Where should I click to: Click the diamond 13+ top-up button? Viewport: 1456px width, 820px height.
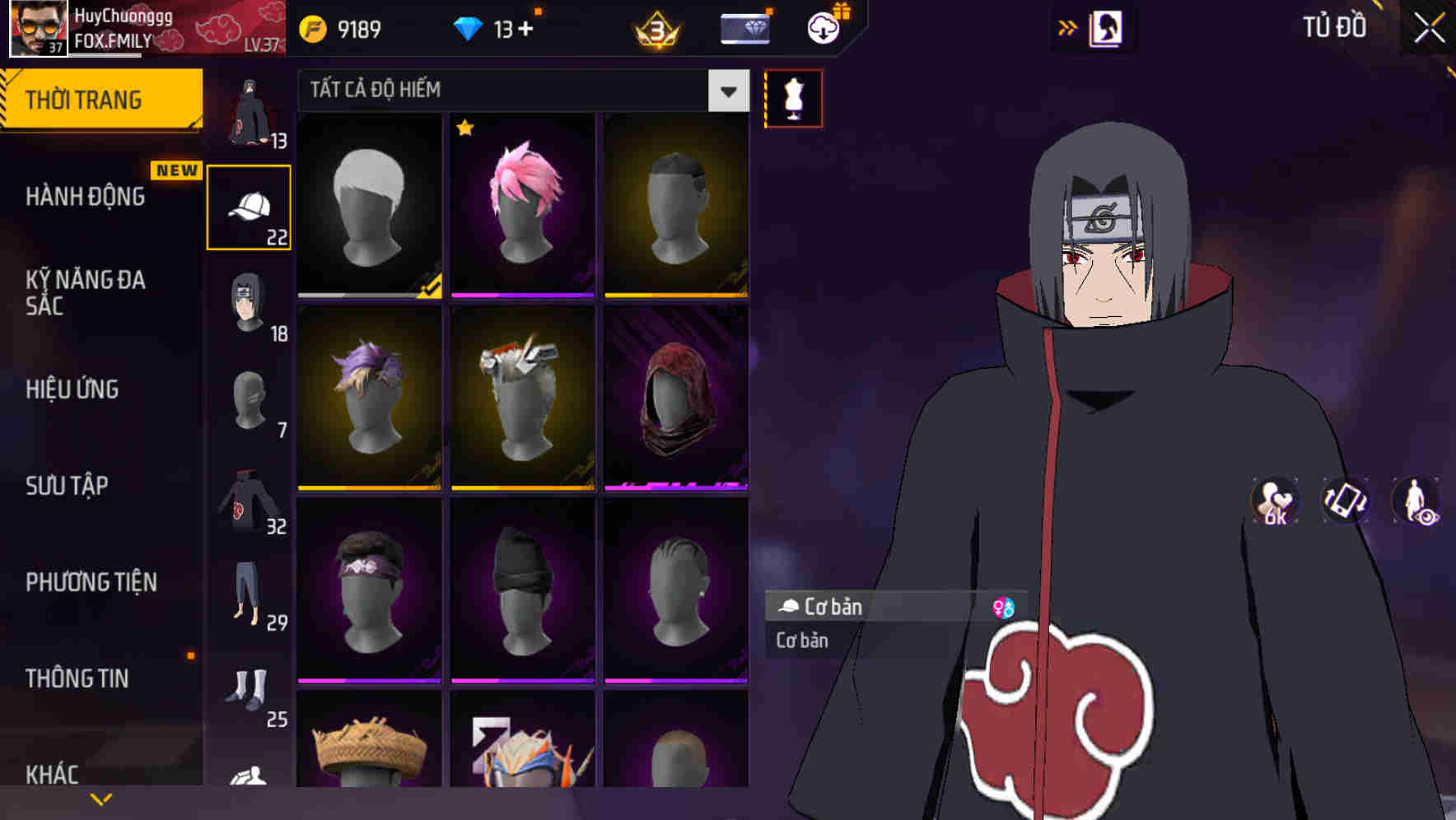497,27
